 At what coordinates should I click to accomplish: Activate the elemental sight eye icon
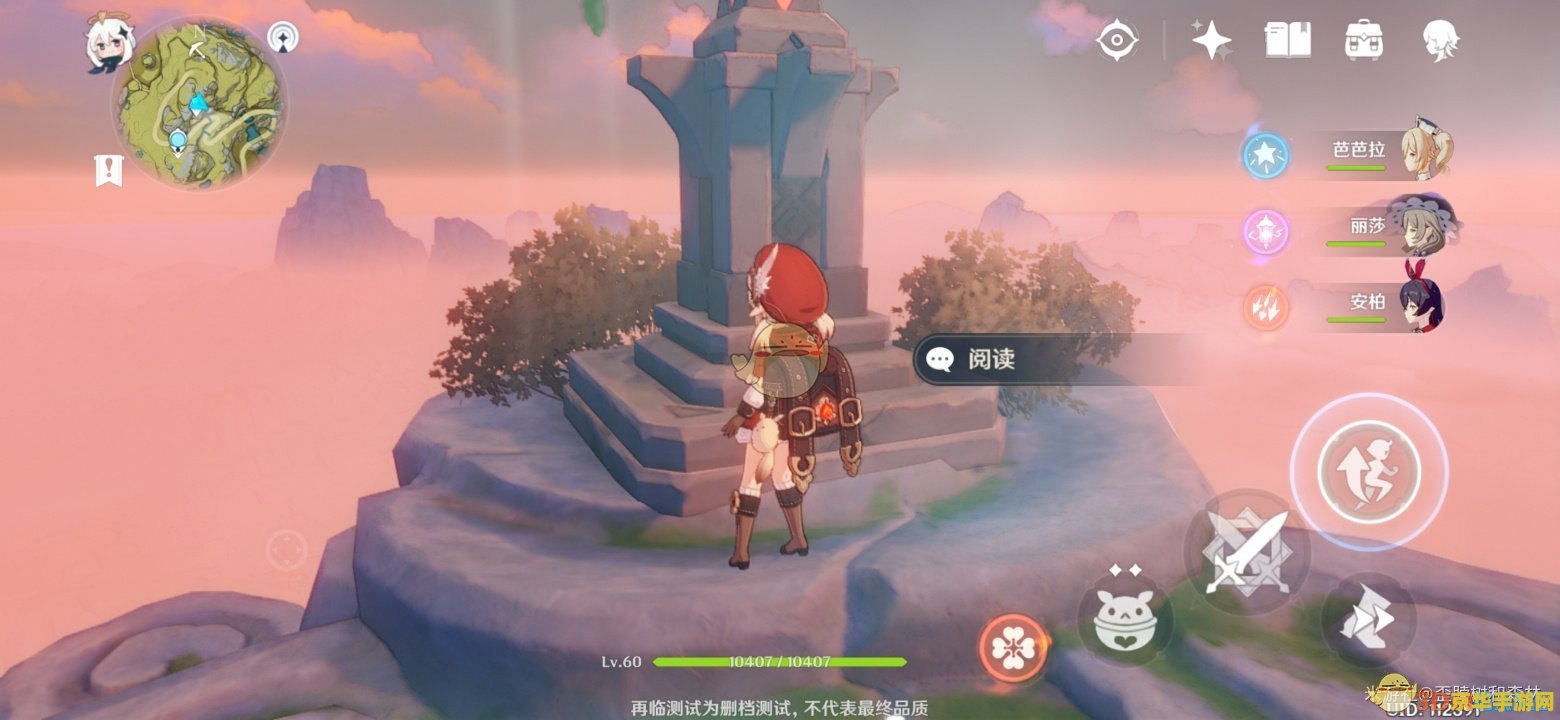1116,40
